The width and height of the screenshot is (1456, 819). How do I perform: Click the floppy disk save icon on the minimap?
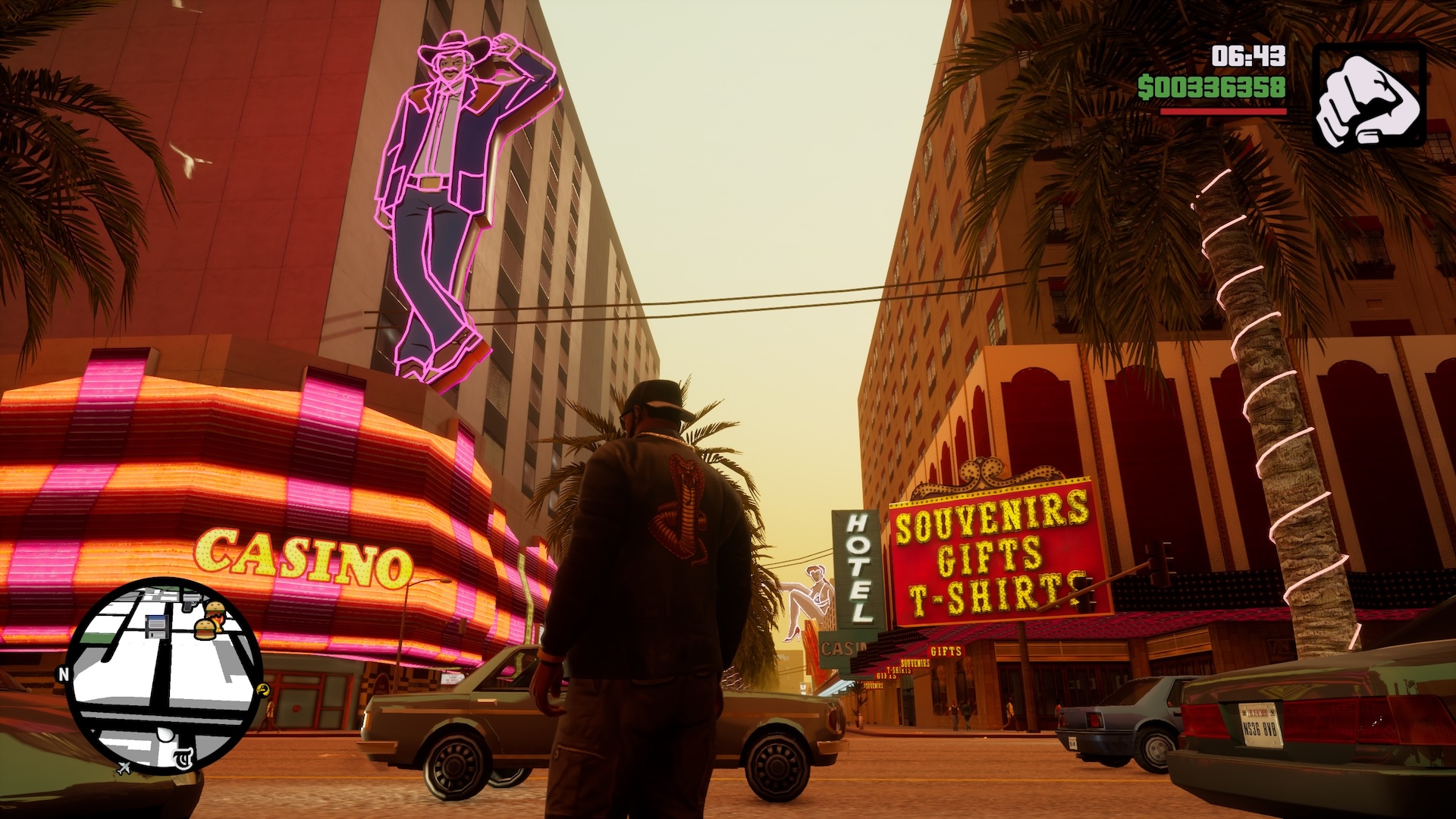pos(157,627)
